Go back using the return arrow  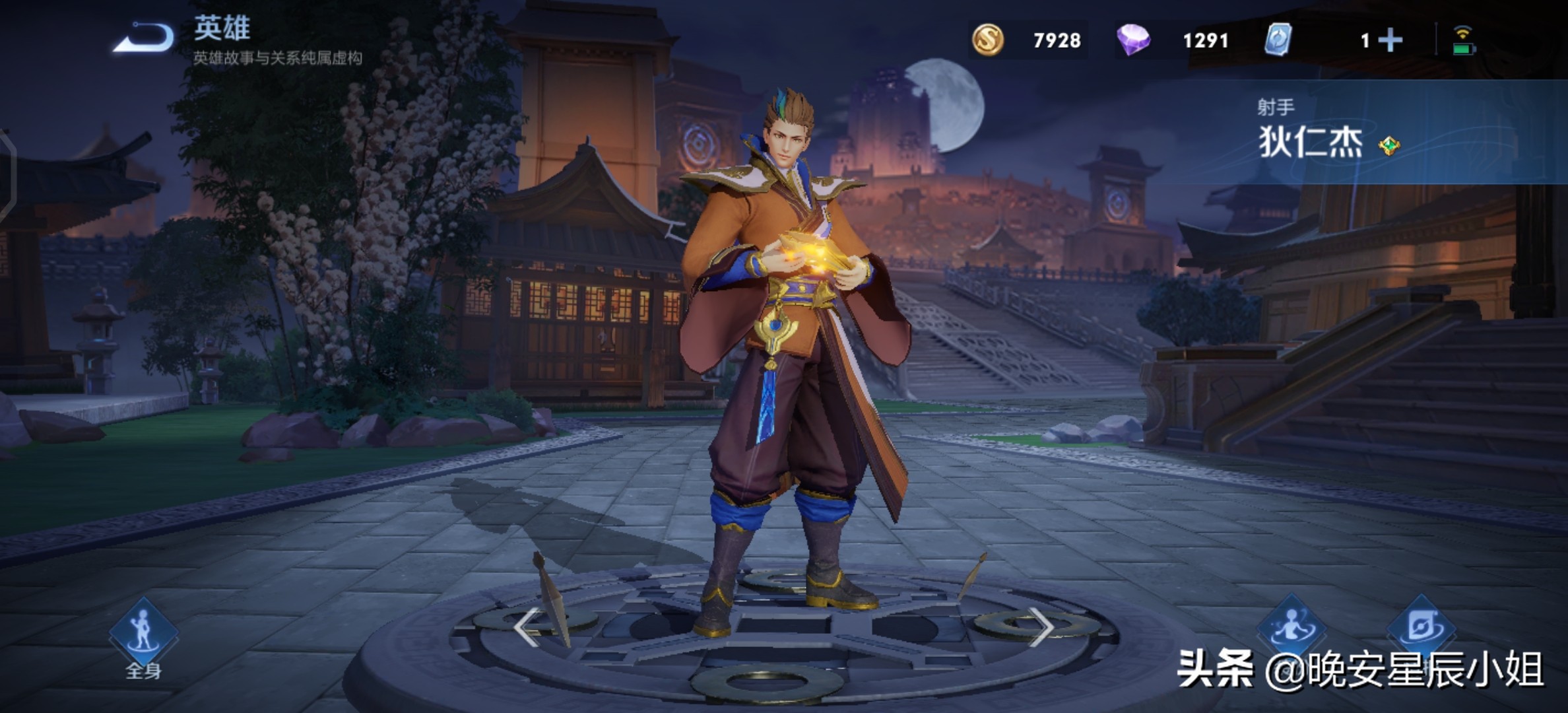[144, 38]
